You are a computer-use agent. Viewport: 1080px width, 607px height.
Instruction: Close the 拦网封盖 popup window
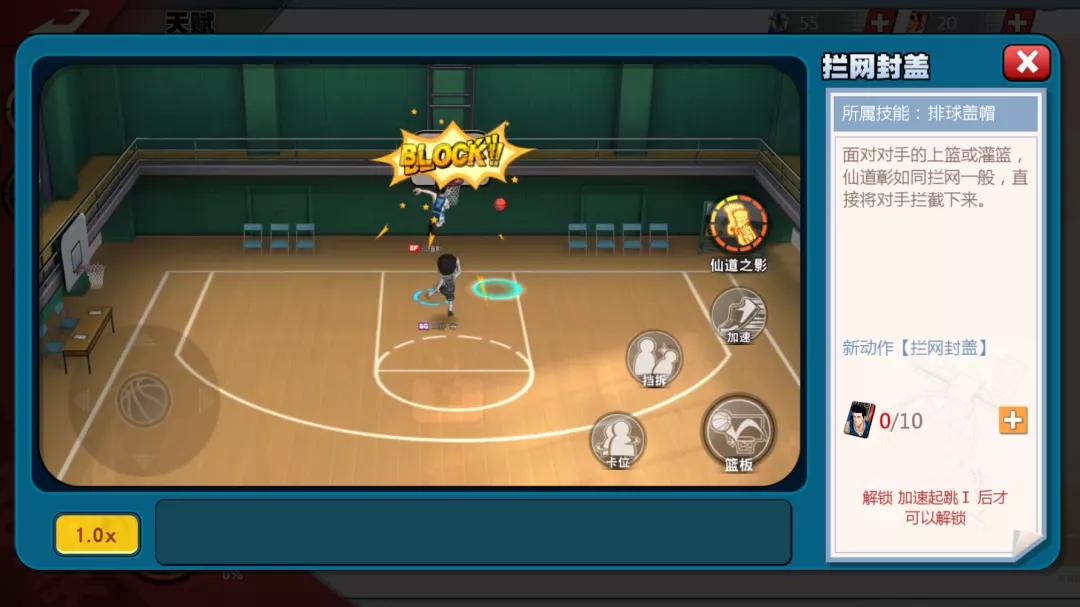point(1026,63)
